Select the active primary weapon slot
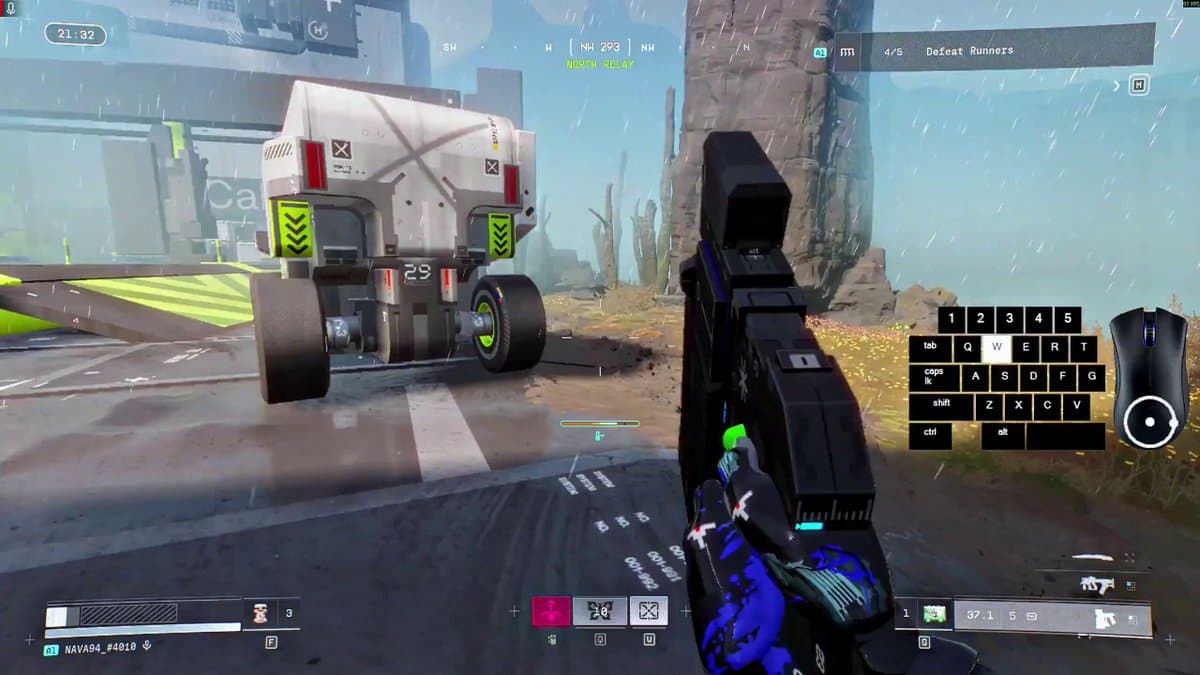The image size is (1200, 675). [1052, 616]
